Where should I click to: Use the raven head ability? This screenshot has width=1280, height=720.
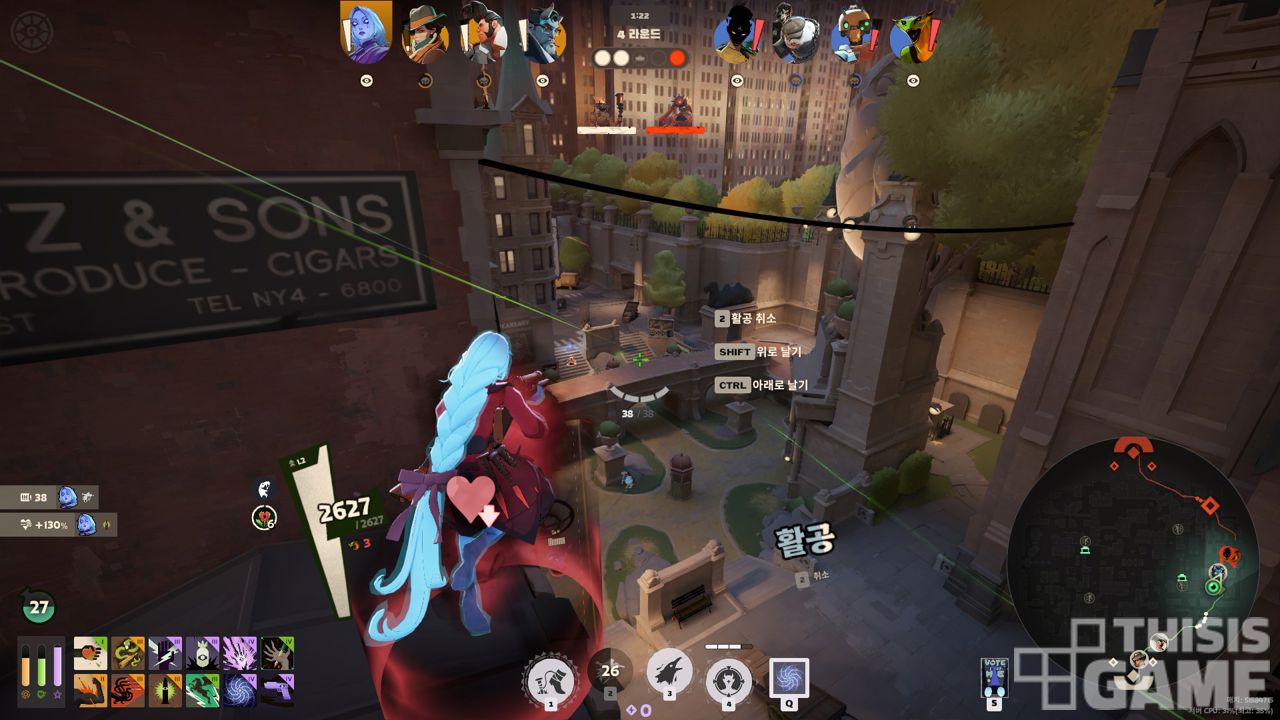(x=670, y=671)
